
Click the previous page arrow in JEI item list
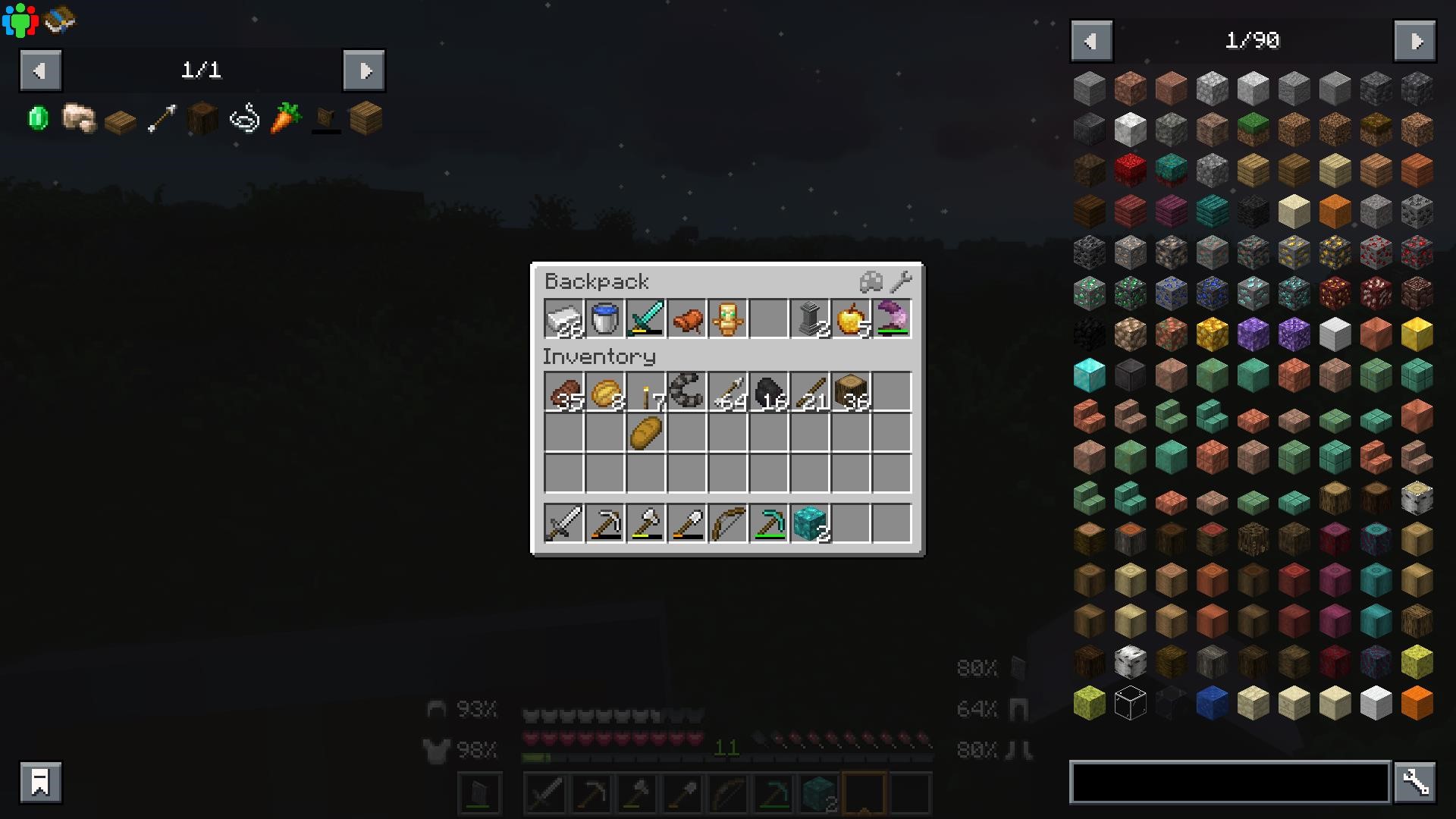click(x=1091, y=41)
